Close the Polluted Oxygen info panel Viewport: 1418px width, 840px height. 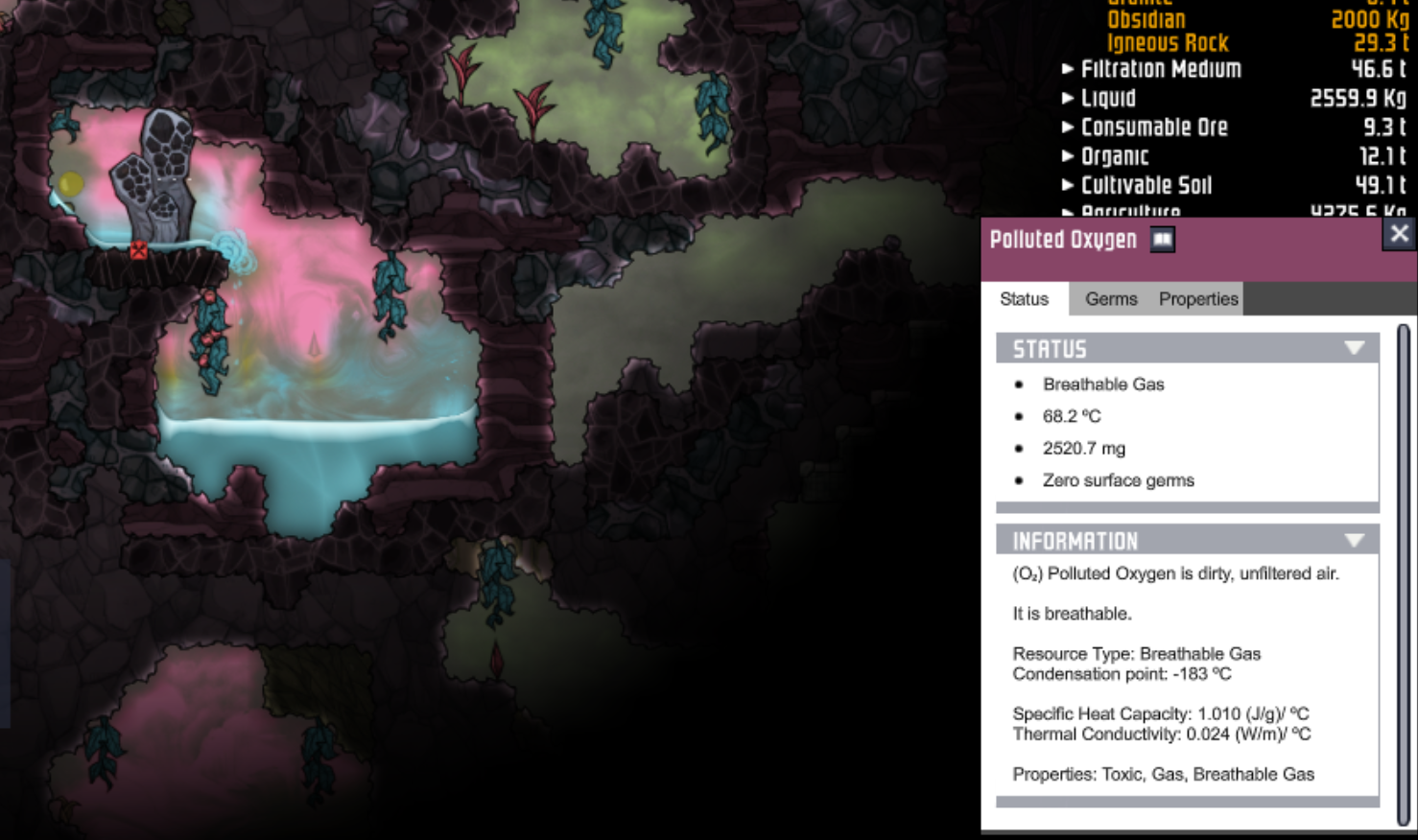[x=1399, y=233]
